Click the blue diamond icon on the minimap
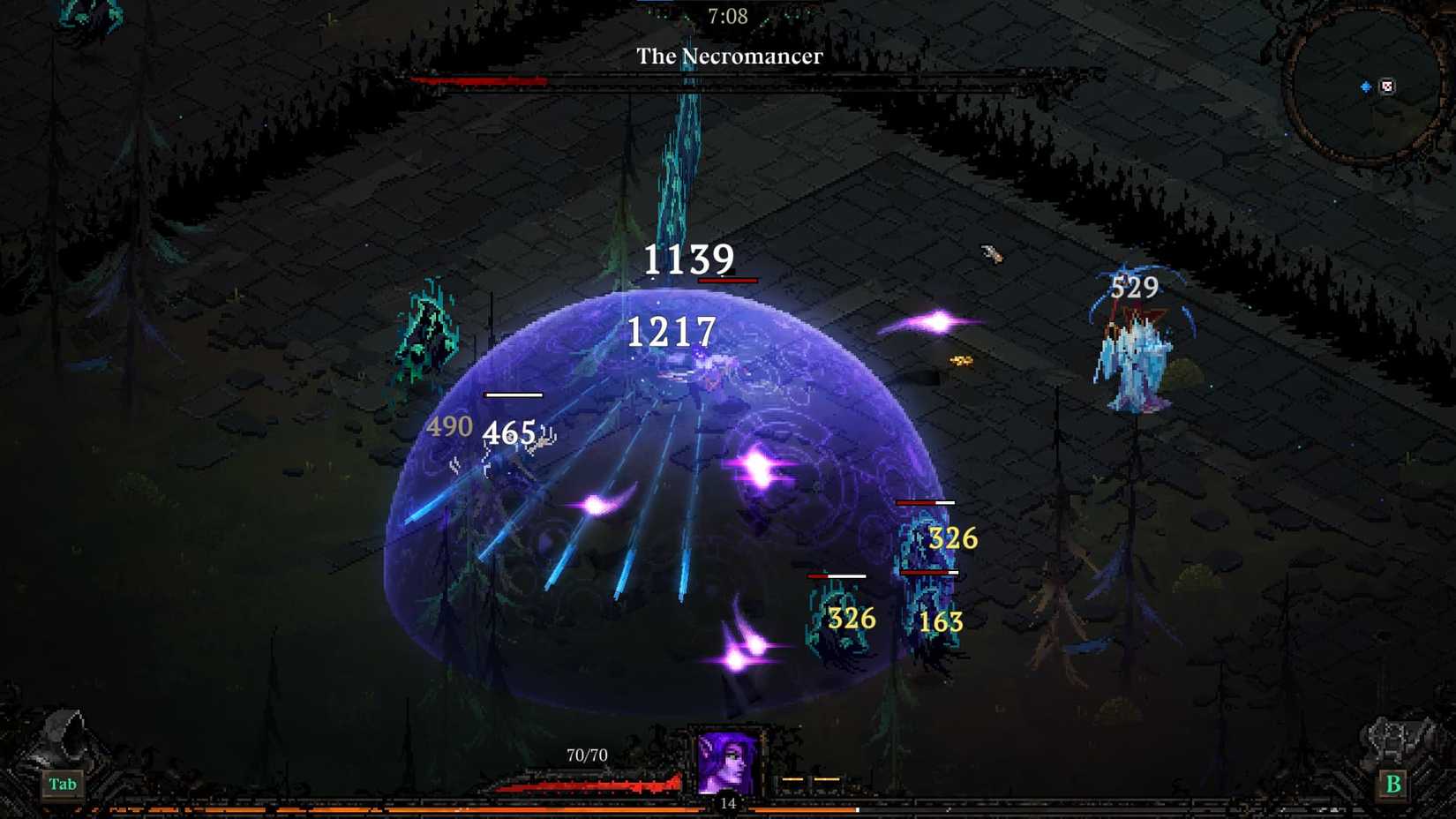This screenshot has height=819, width=1456. click(1366, 86)
